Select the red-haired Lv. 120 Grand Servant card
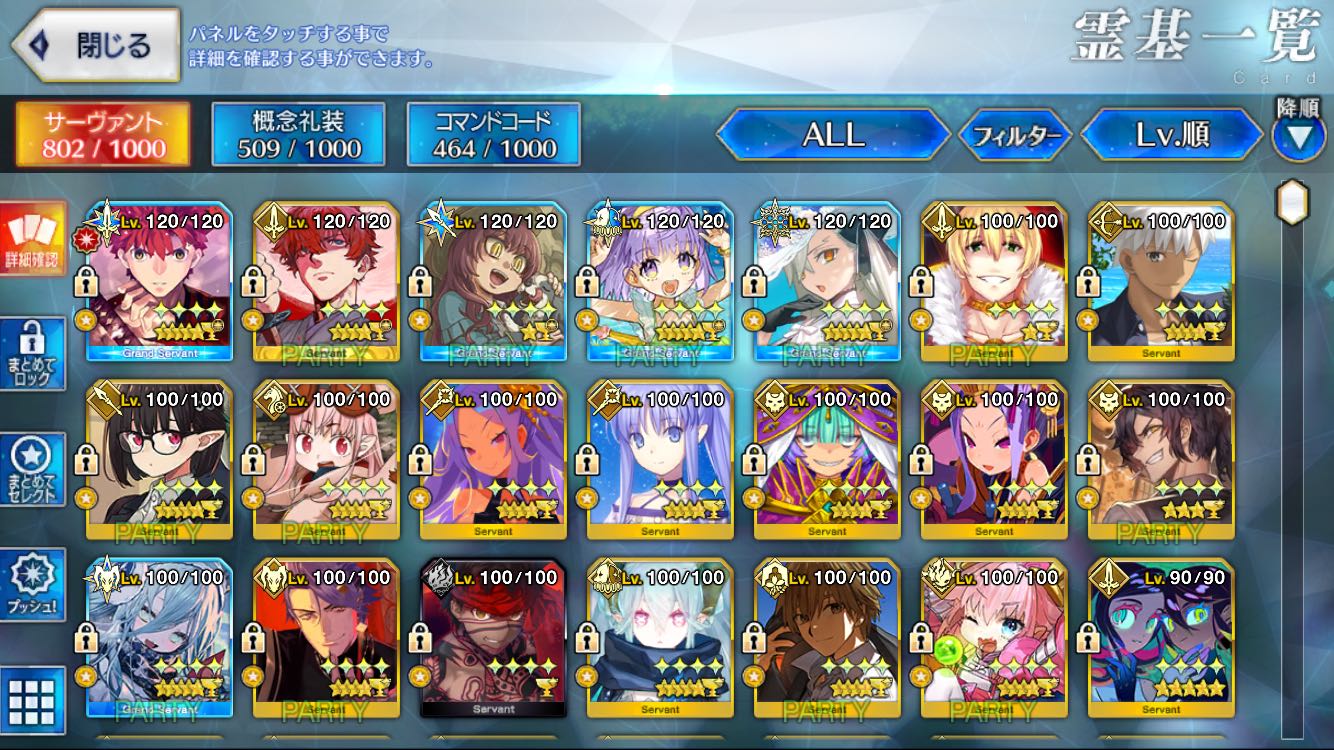1334x750 pixels. tap(160, 282)
